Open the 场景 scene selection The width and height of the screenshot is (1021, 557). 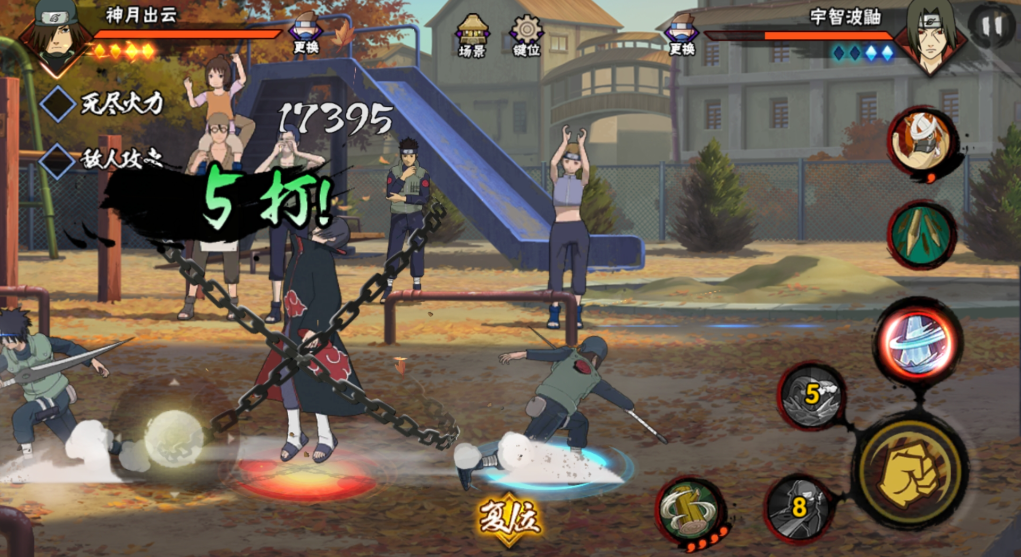pyautogui.click(x=472, y=35)
